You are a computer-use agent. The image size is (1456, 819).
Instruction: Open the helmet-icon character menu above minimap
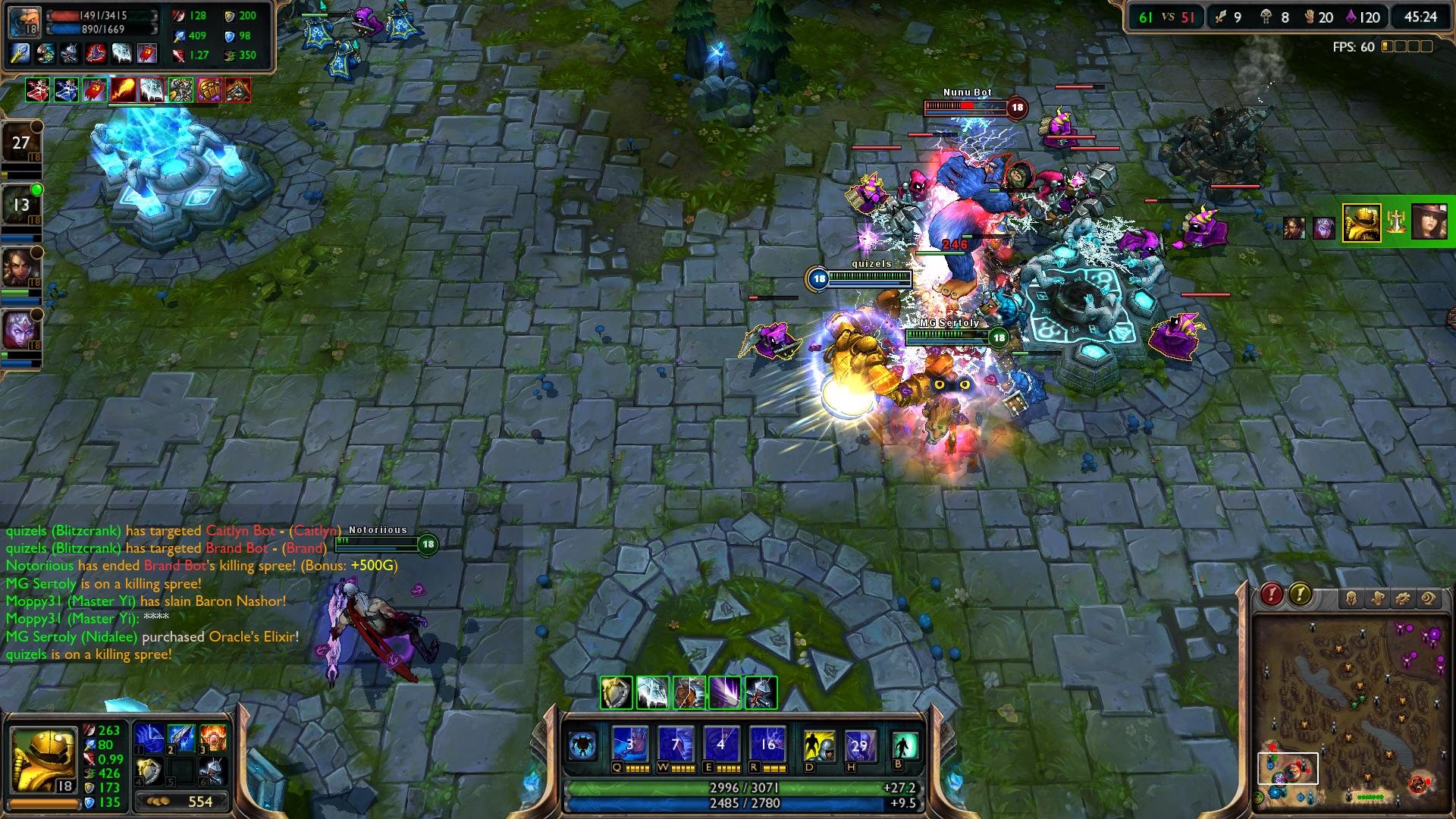coord(1351,599)
